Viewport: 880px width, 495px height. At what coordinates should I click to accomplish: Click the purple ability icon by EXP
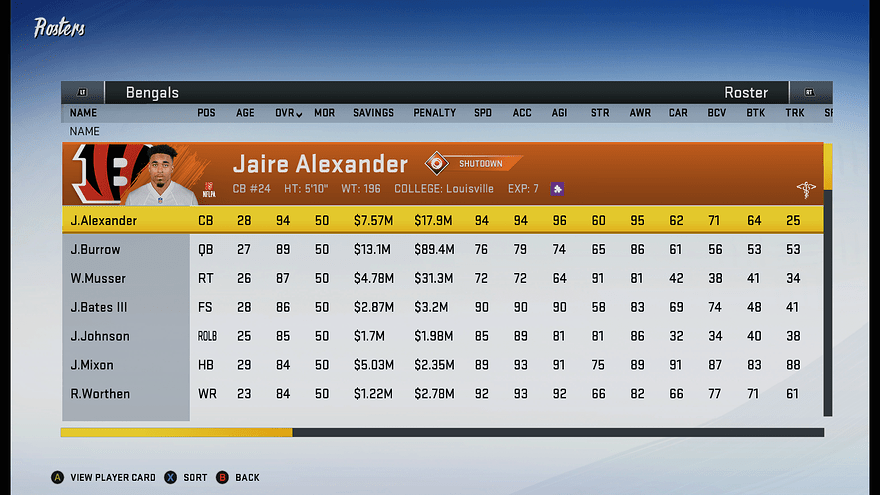(x=557, y=188)
